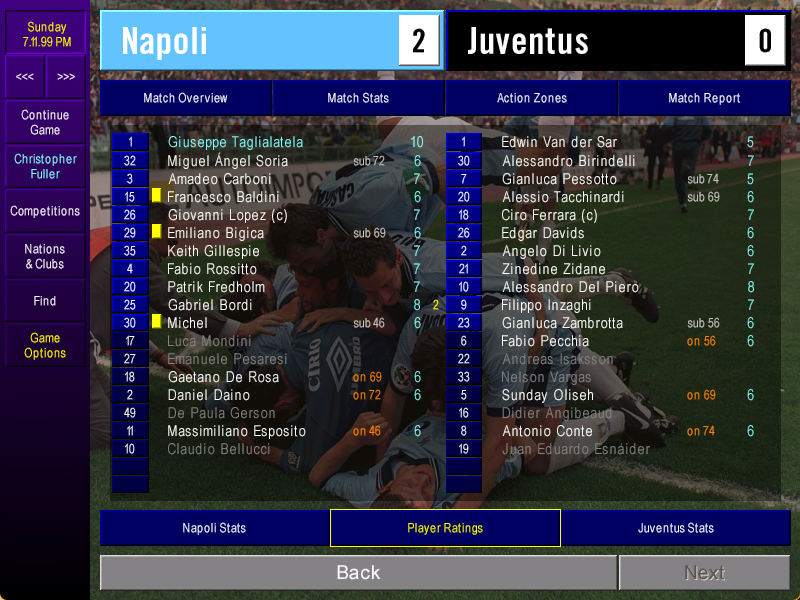Screen dimensions: 800x600
Task: Select Gabriel Bordi in the Napoli lineup
Action: (x=210, y=305)
